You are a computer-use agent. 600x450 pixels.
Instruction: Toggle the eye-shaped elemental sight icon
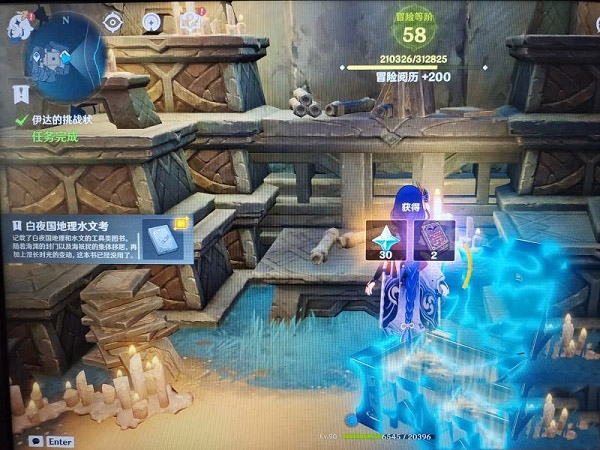click(x=113, y=20)
